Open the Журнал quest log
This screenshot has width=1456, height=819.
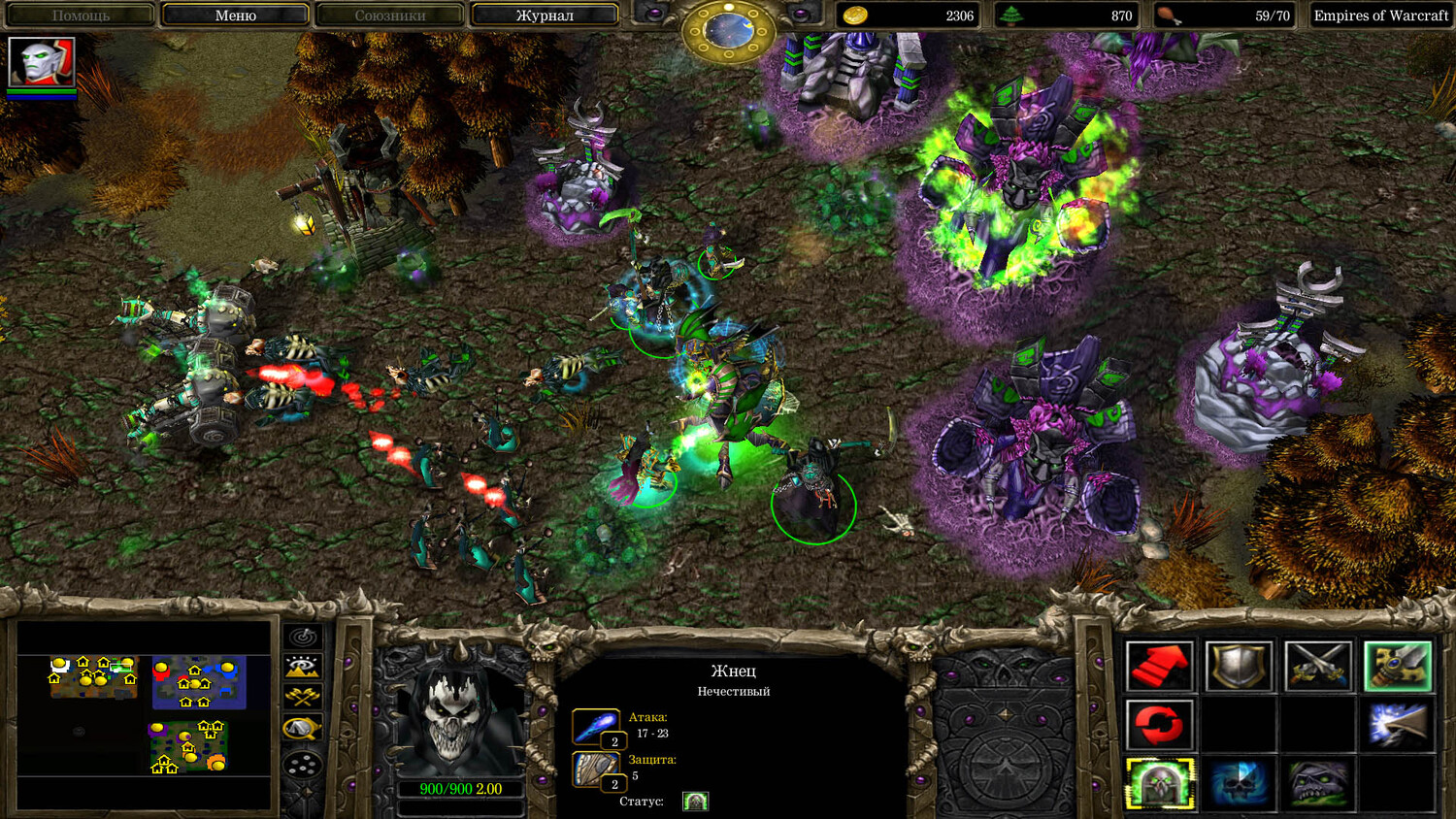click(544, 16)
